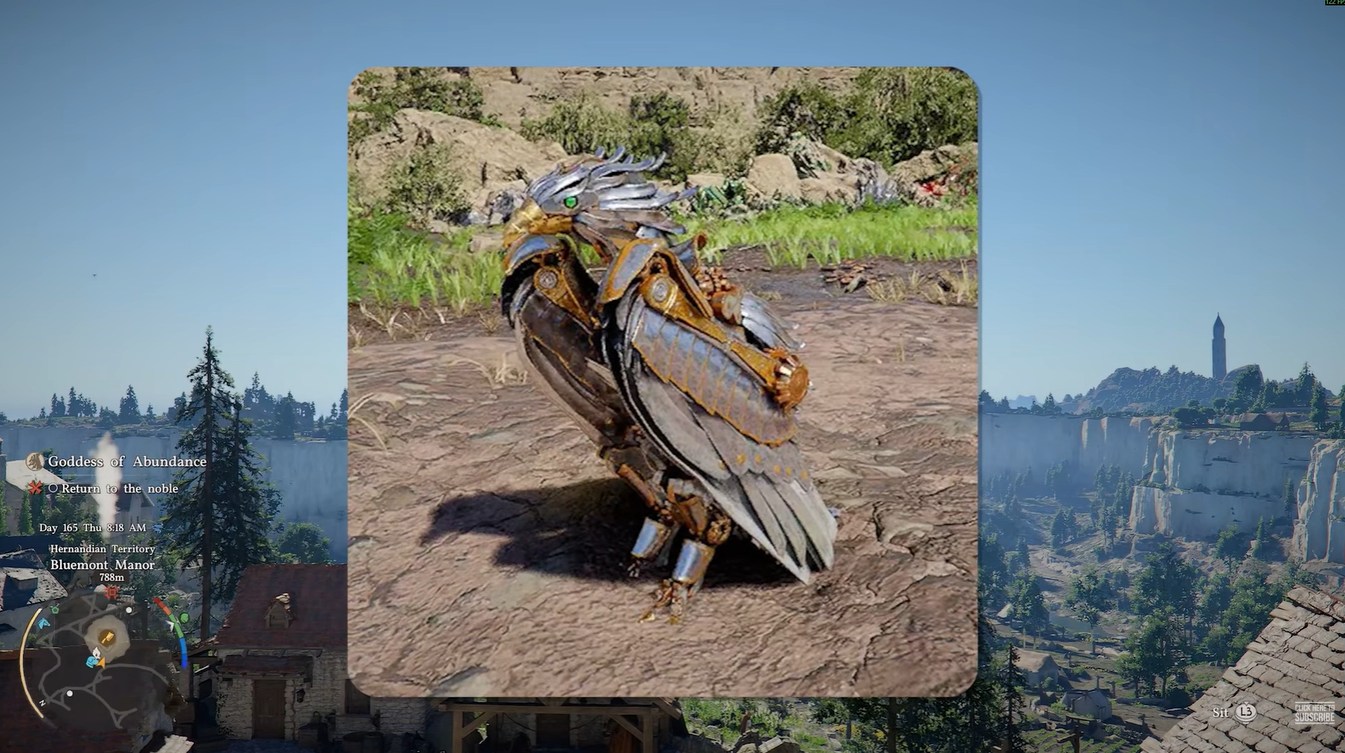This screenshot has height=753, width=1345.
Task: Click the N compass marker to expand map orientation
Action: pyautogui.click(x=43, y=701)
